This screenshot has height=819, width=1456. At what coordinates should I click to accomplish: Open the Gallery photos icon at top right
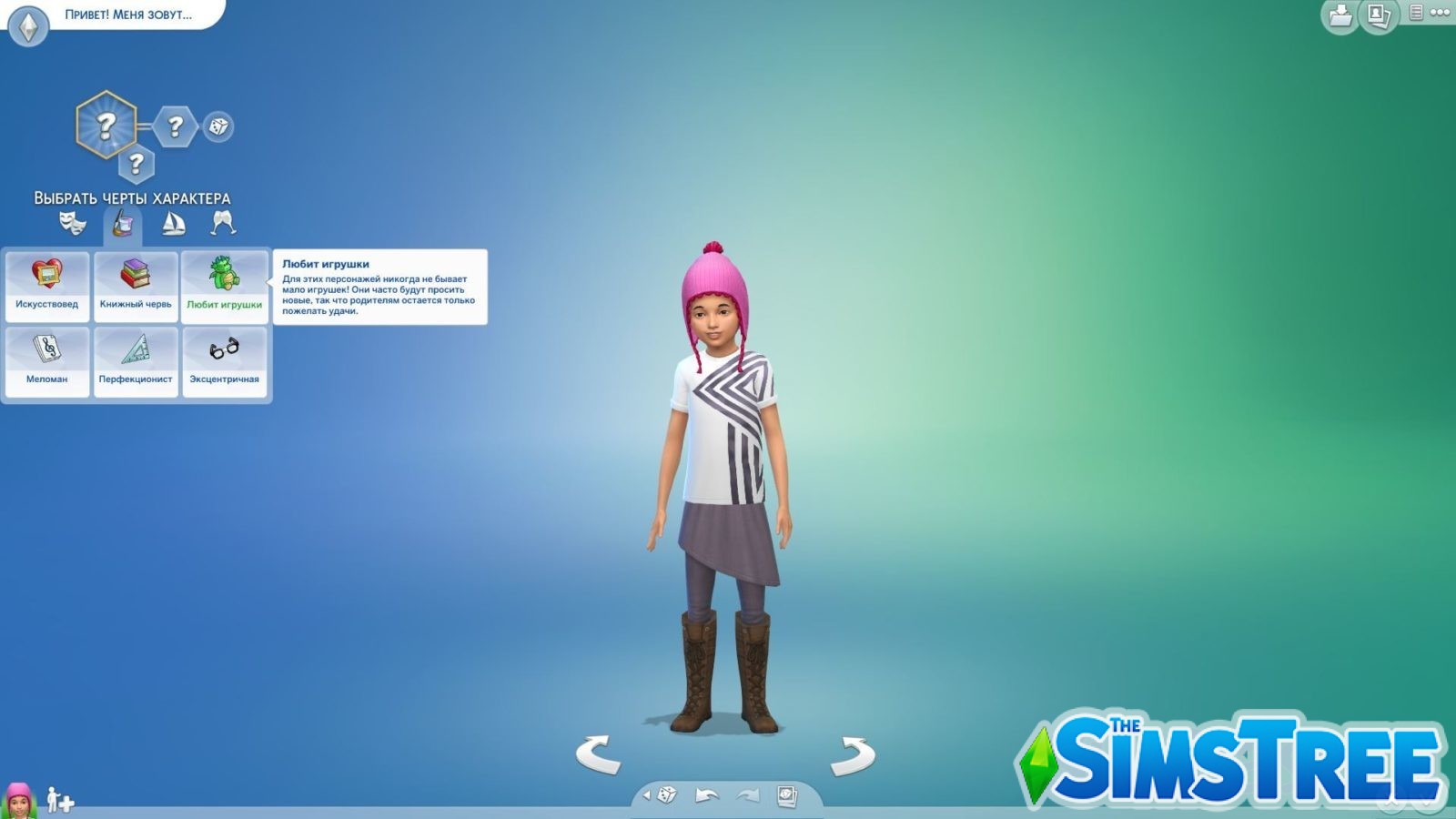pos(1376,15)
